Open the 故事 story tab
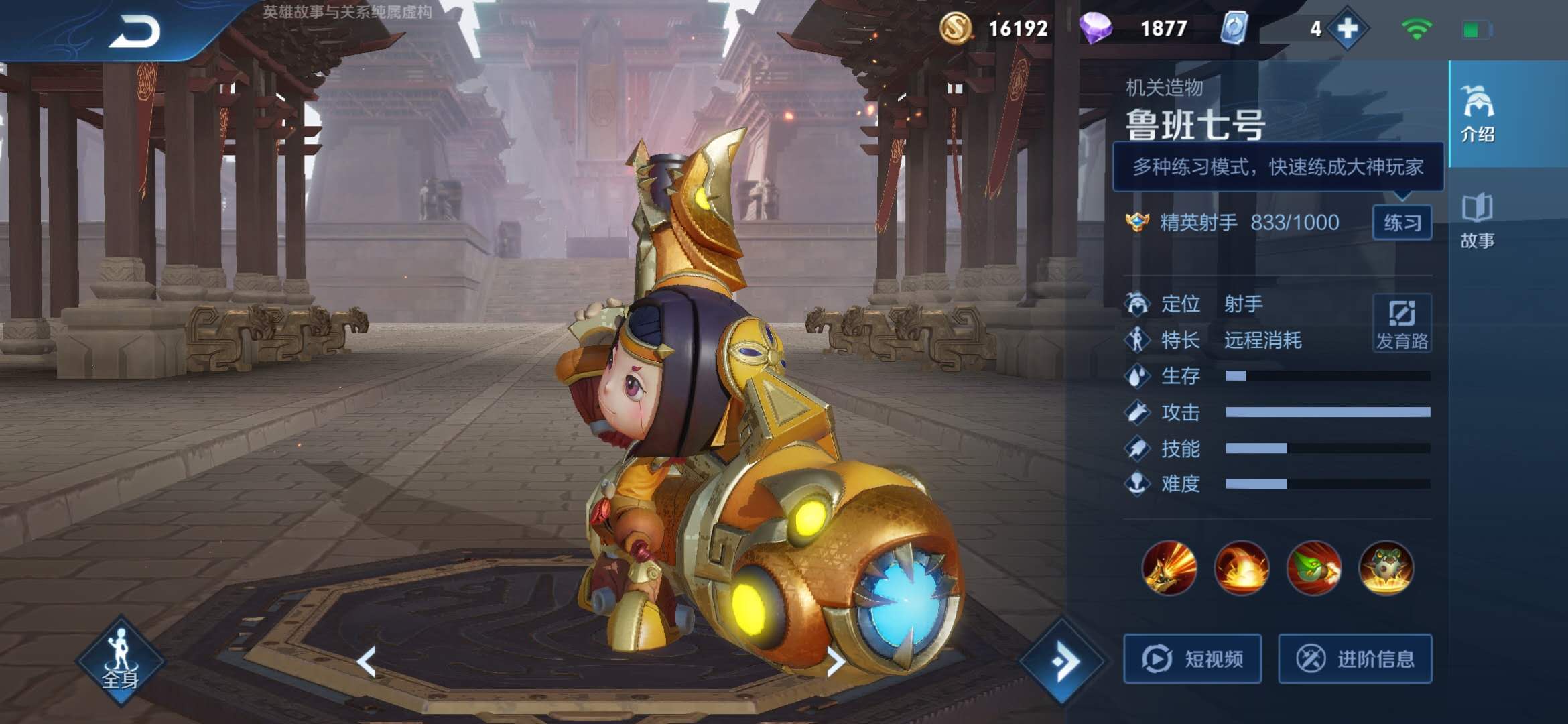 (x=1478, y=221)
